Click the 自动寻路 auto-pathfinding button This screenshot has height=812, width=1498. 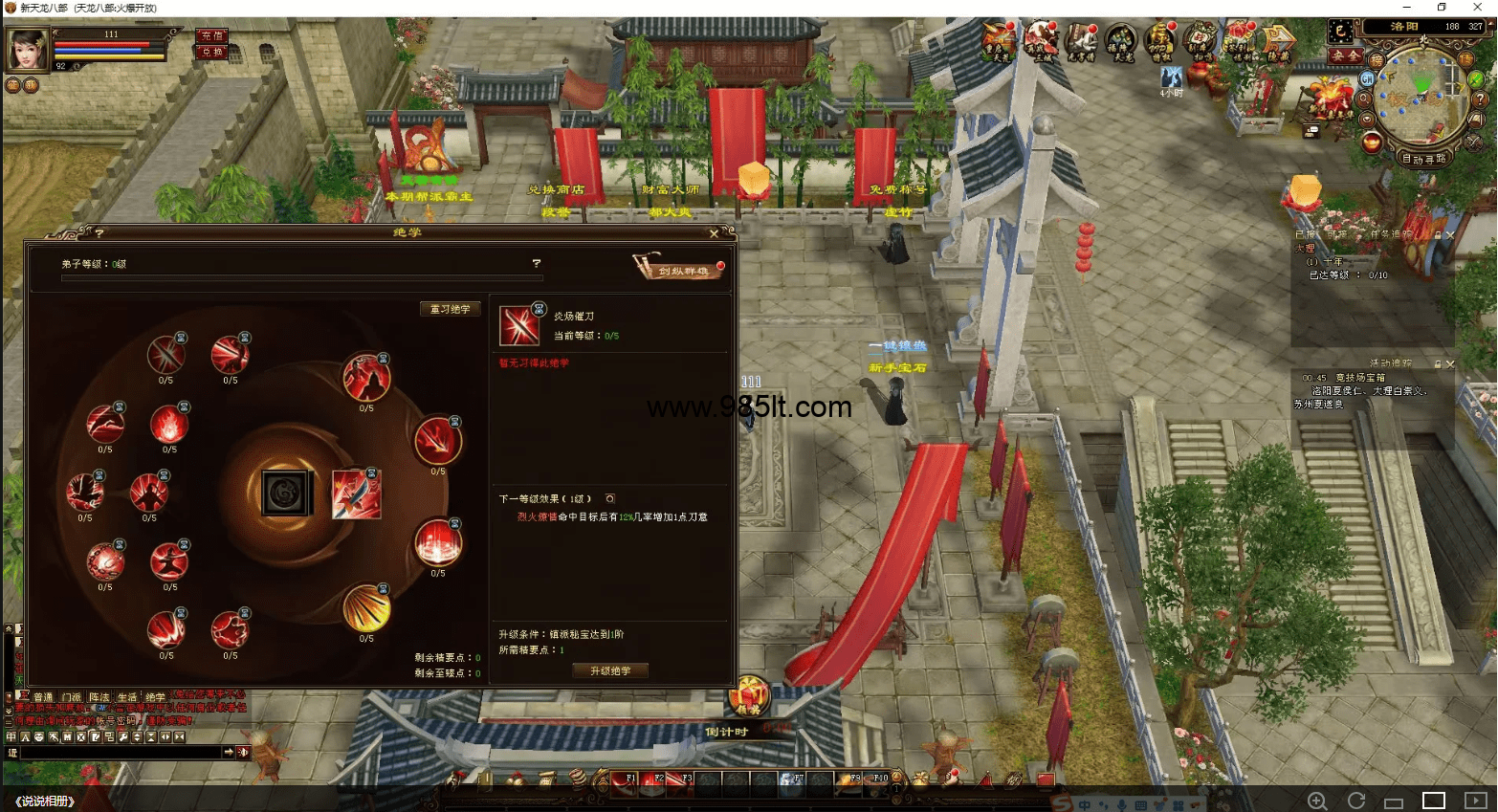pyautogui.click(x=1424, y=159)
